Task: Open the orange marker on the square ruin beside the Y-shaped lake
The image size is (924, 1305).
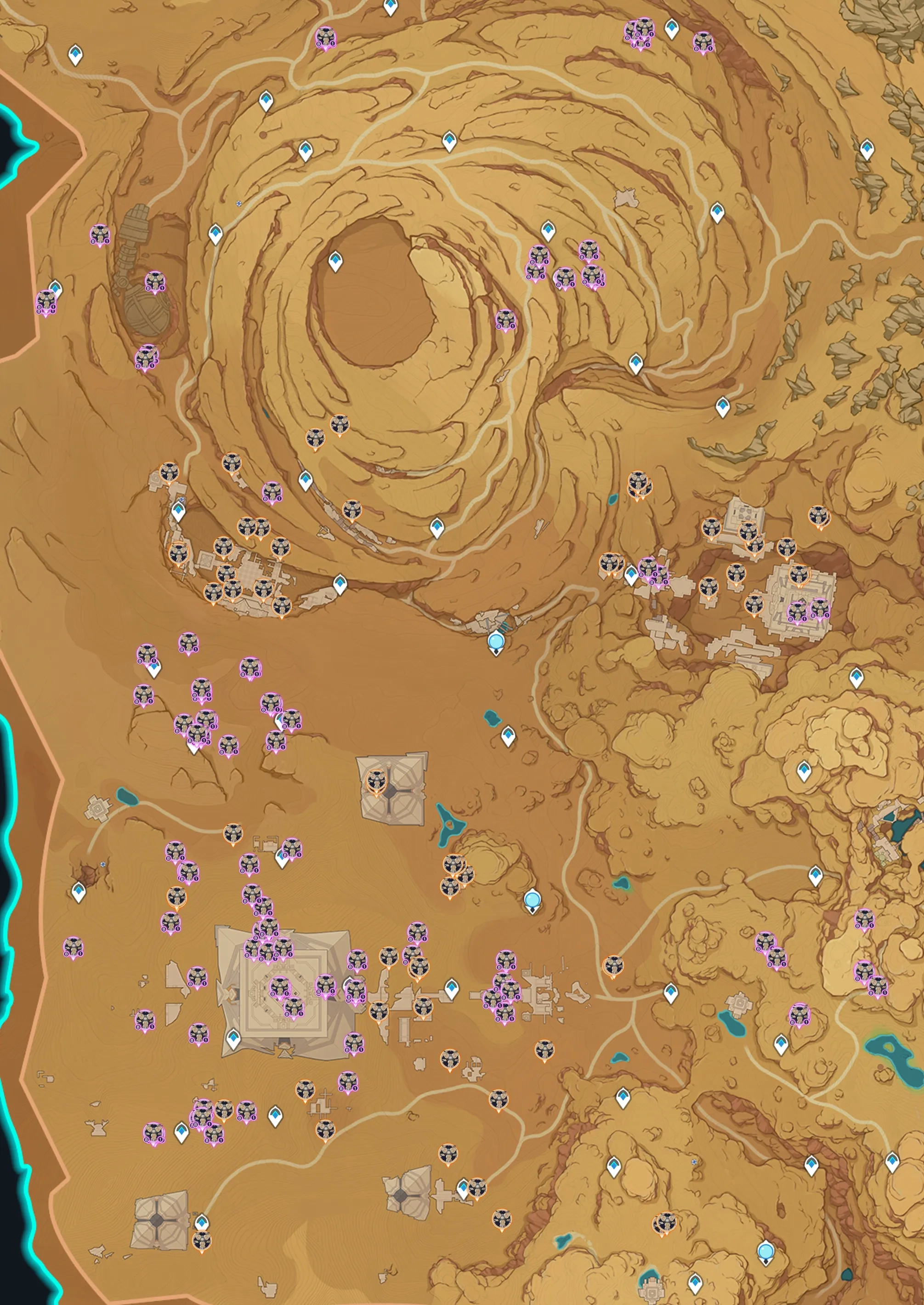Action: pyautogui.click(x=375, y=781)
